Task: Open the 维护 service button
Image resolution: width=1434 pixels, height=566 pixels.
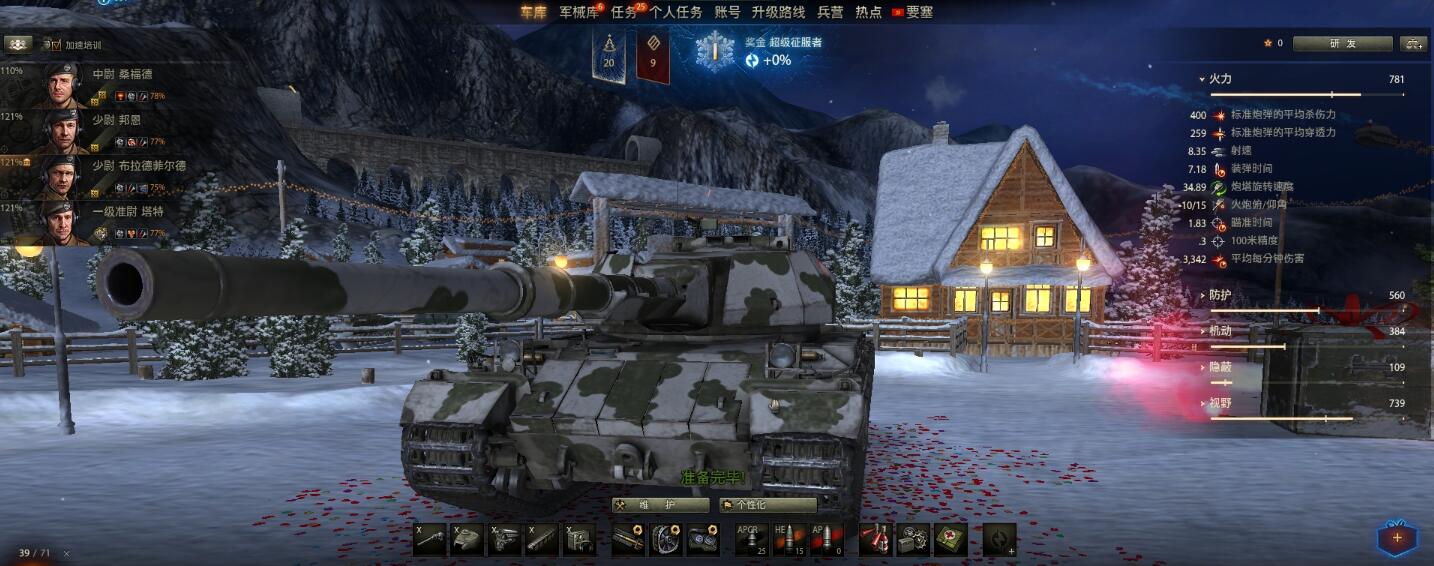Action: coord(660,505)
